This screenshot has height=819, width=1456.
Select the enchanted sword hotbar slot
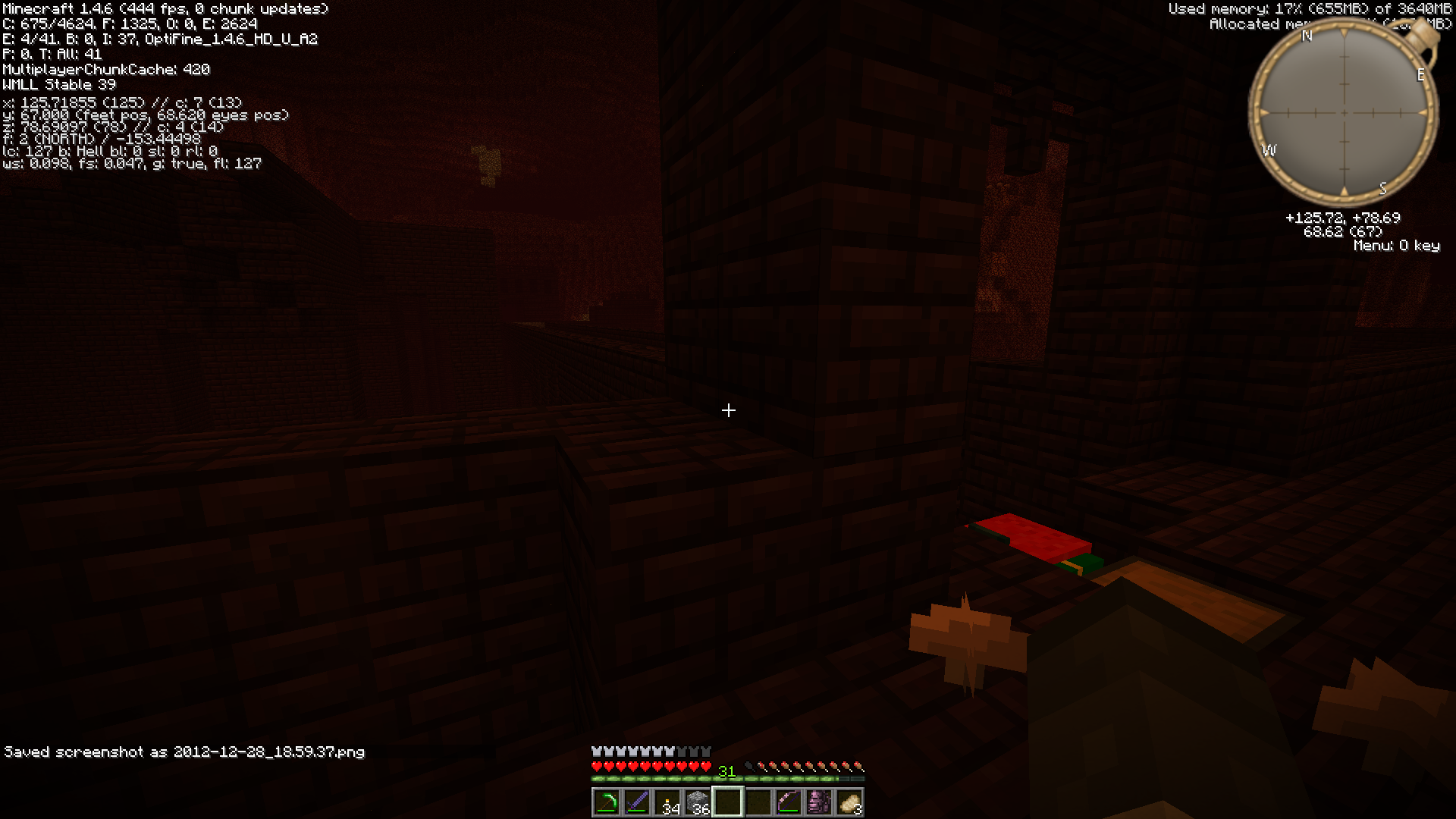pyautogui.click(x=636, y=802)
